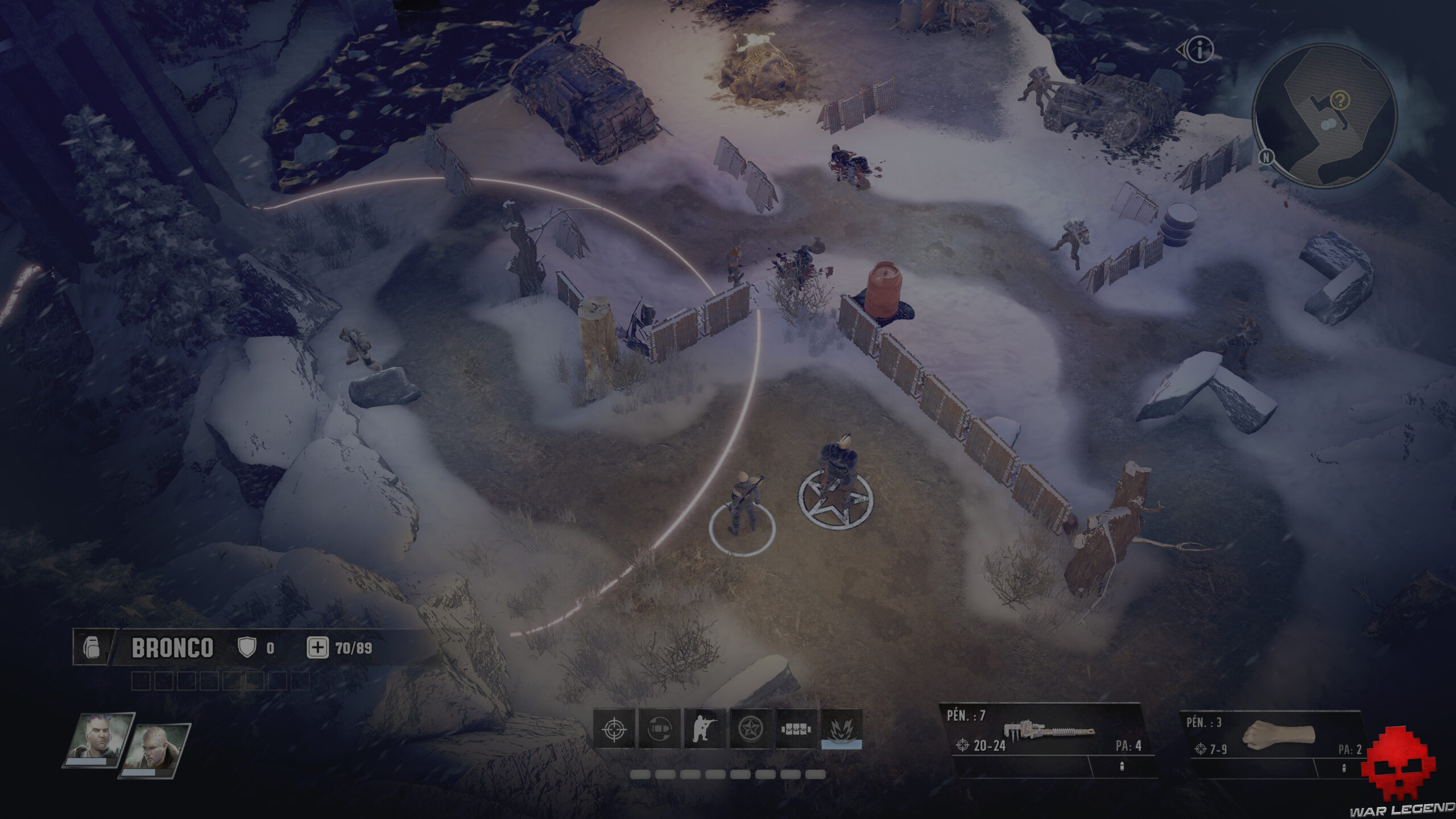Click the yellow question mark map marker

[1341, 101]
